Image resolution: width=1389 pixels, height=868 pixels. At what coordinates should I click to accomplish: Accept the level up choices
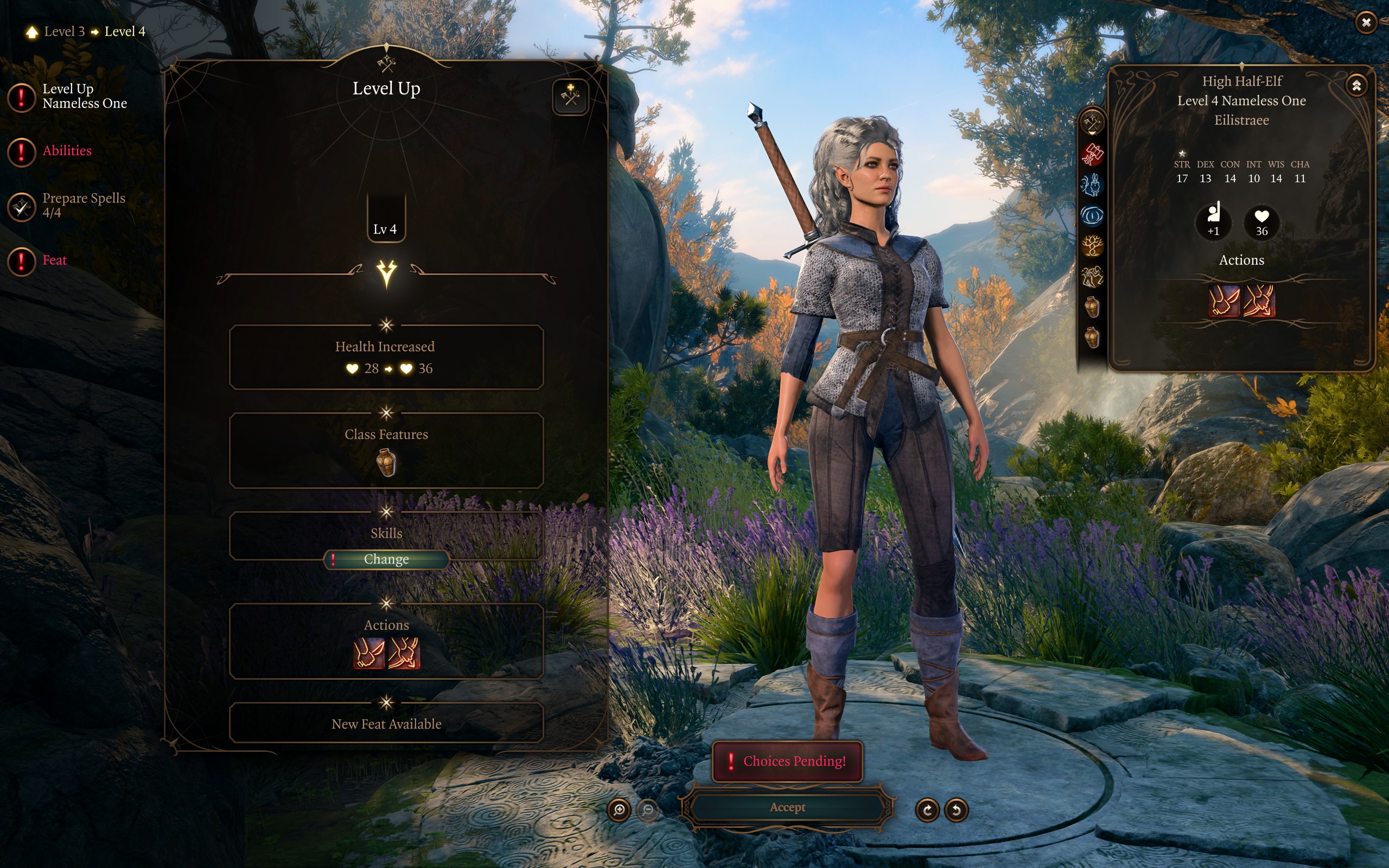point(787,808)
